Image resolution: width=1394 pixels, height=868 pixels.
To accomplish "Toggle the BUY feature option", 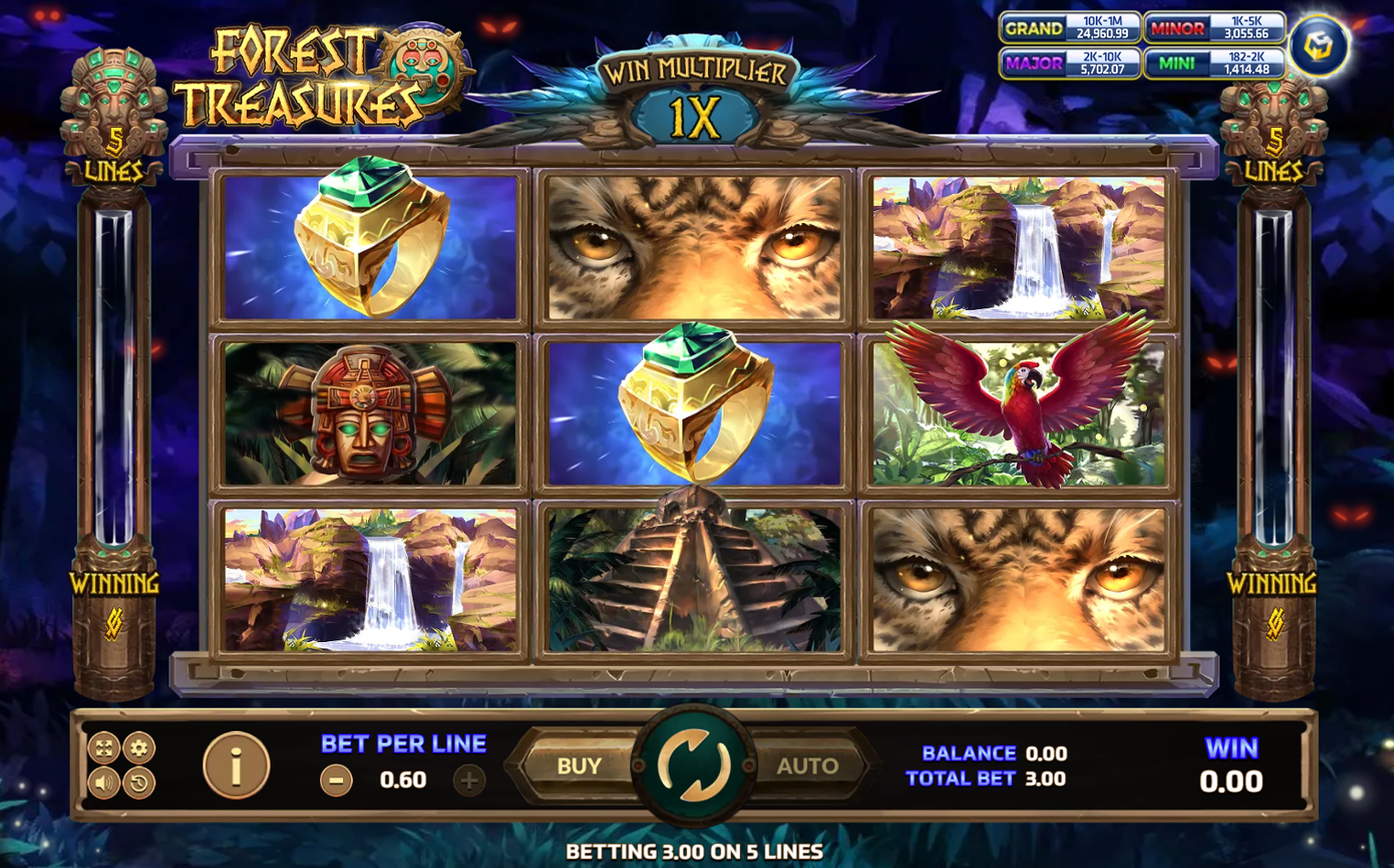I will coord(583,766).
